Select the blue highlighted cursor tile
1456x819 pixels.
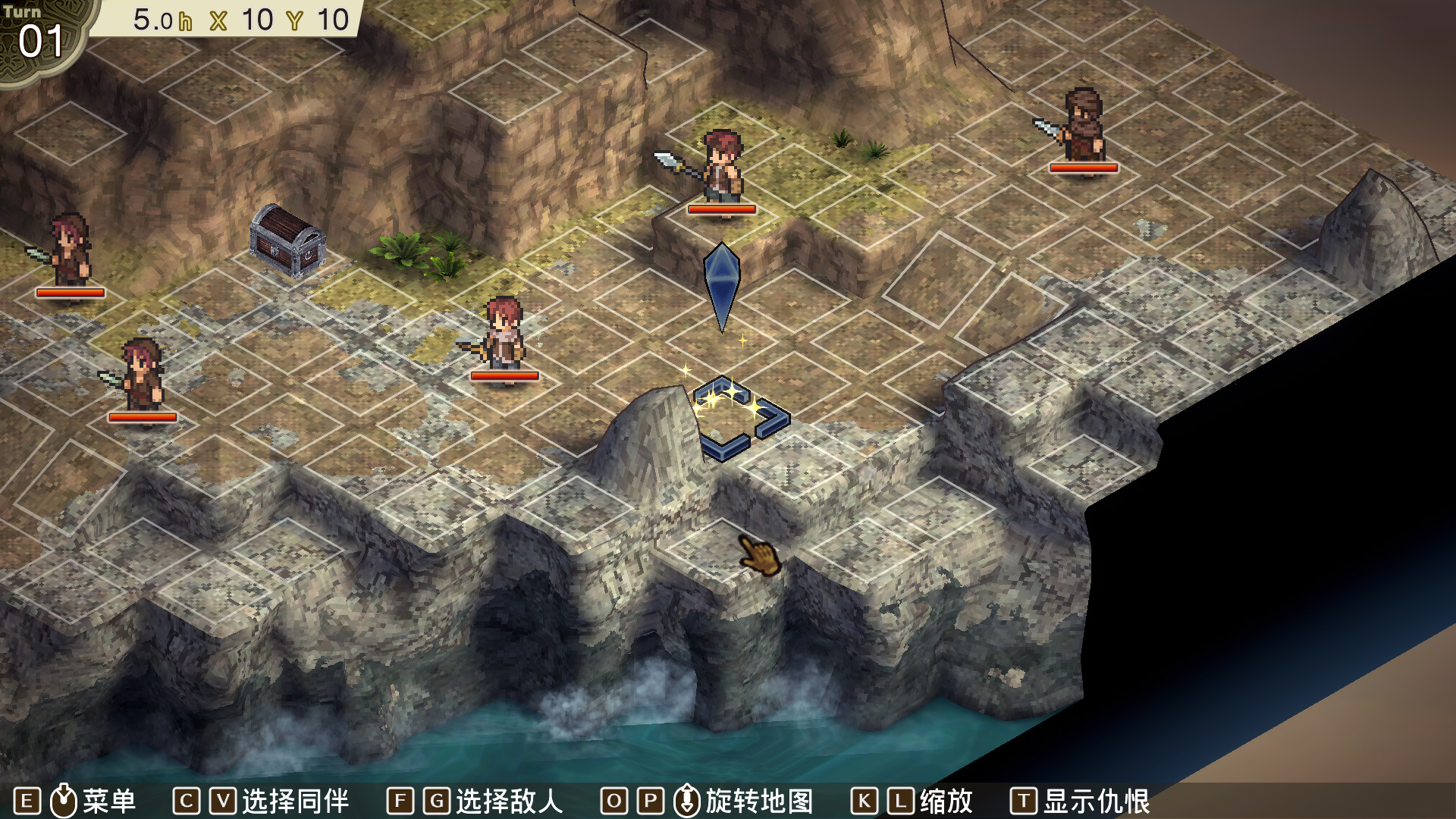(x=741, y=419)
